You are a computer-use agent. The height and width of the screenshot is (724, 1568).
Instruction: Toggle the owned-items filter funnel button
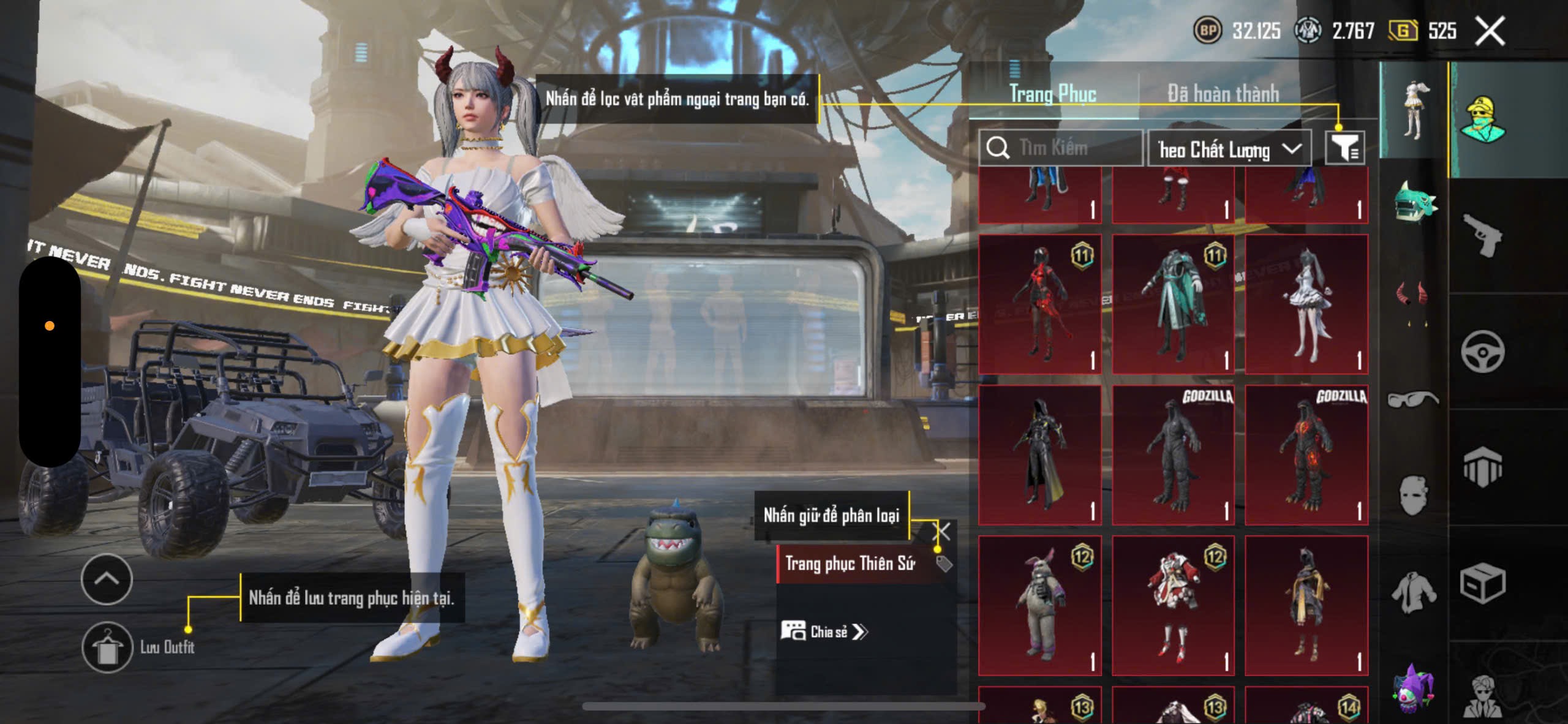[x=1344, y=148]
